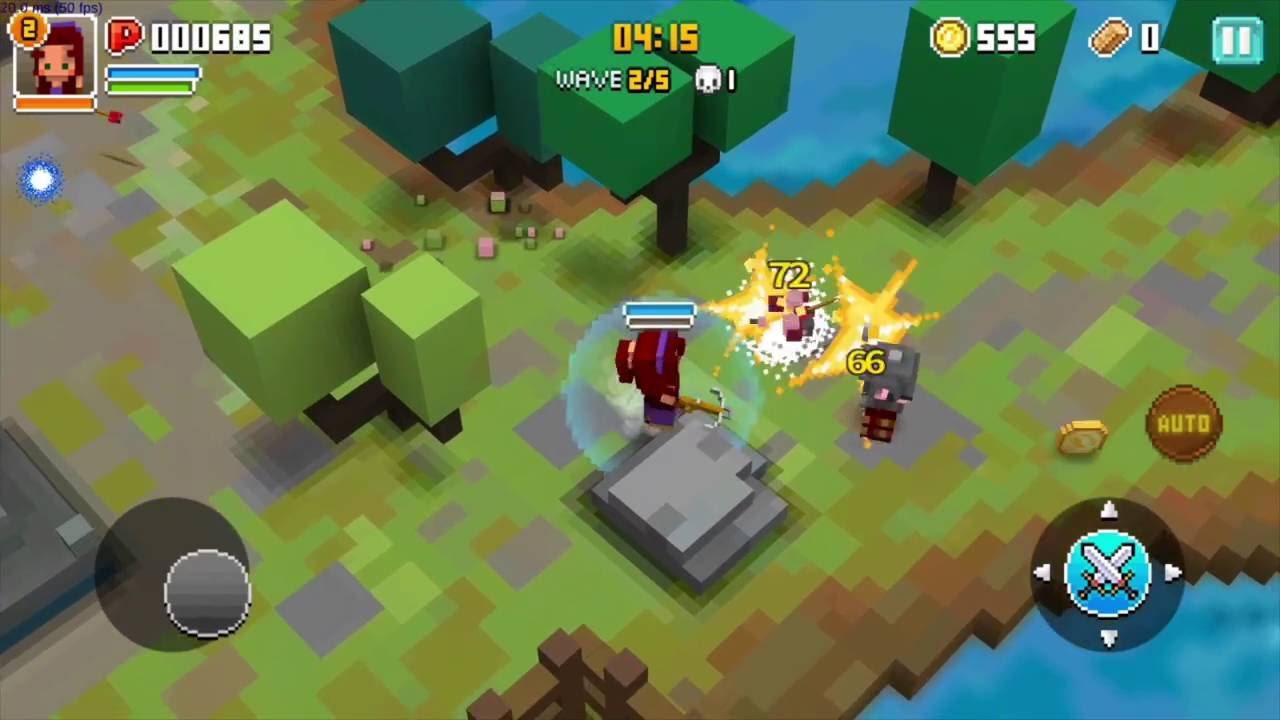Pick up the coin near the AUTO button
The width and height of the screenshot is (1280, 720).
tap(1080, 436)
